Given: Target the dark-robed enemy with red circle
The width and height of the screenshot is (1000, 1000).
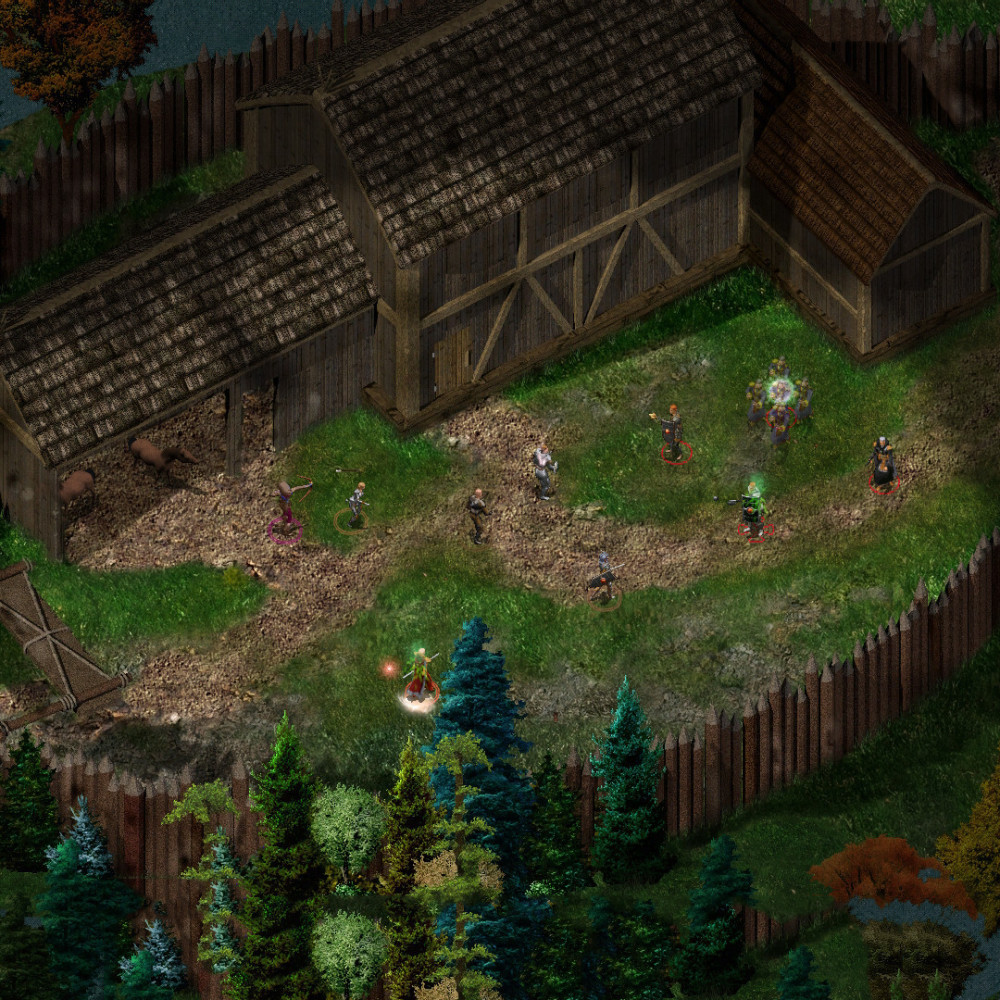Looking at the screenshot, I should (x=882, y=464).
